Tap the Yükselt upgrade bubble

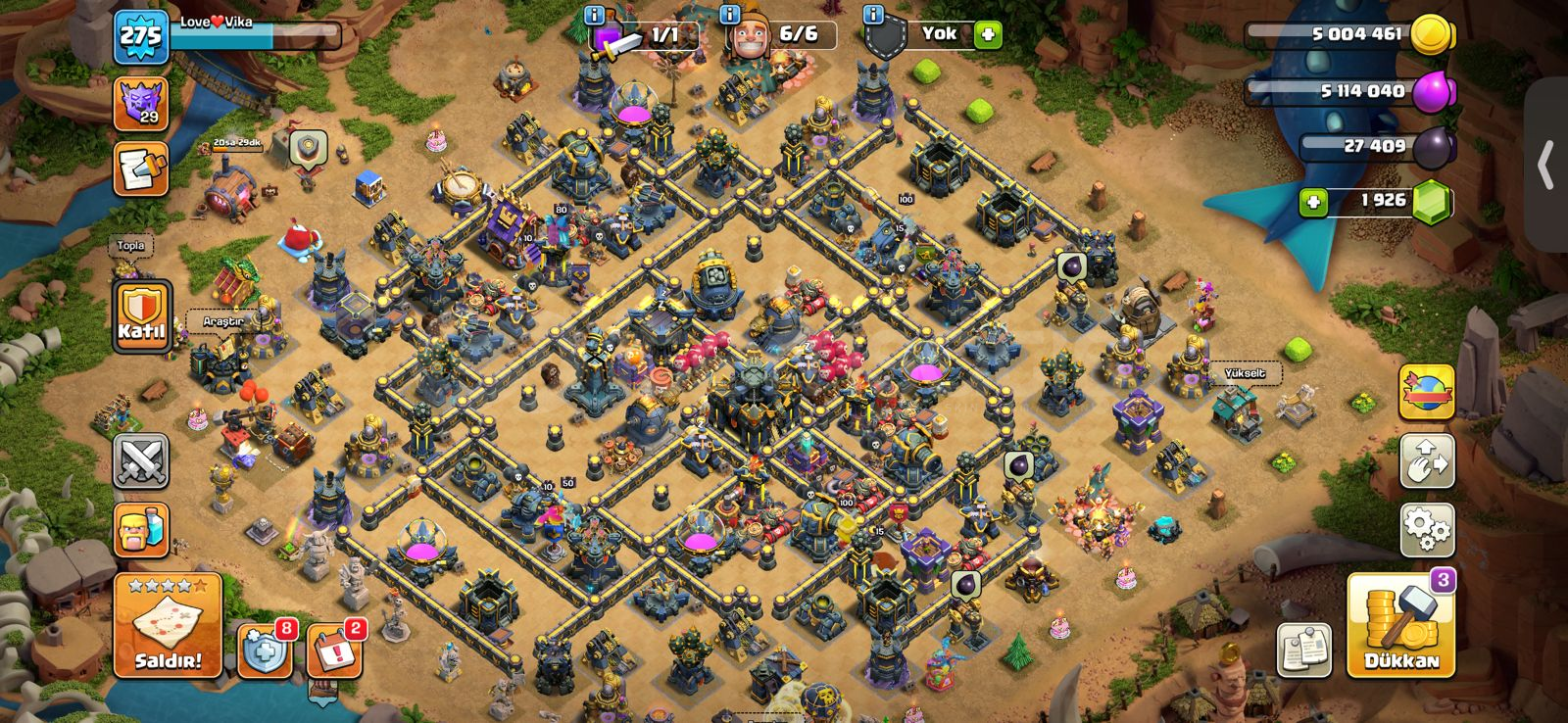tap(1245, 373)
